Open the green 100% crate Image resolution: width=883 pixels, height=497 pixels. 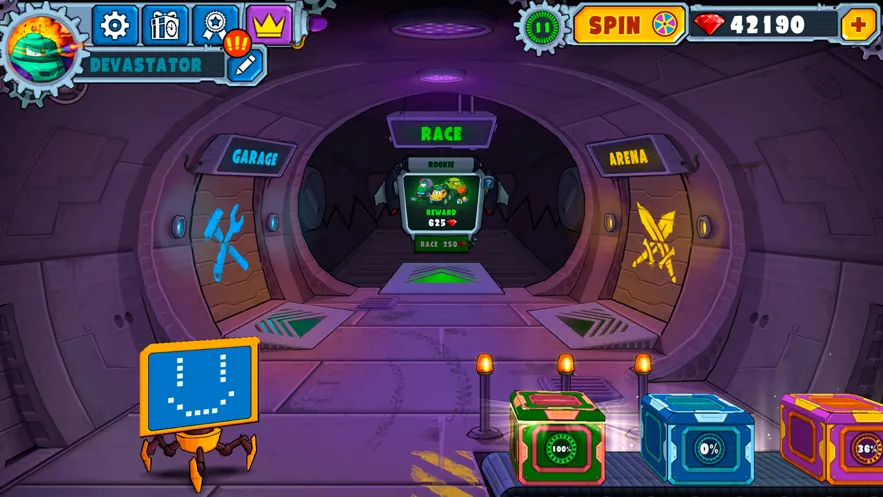coord(560,439)
